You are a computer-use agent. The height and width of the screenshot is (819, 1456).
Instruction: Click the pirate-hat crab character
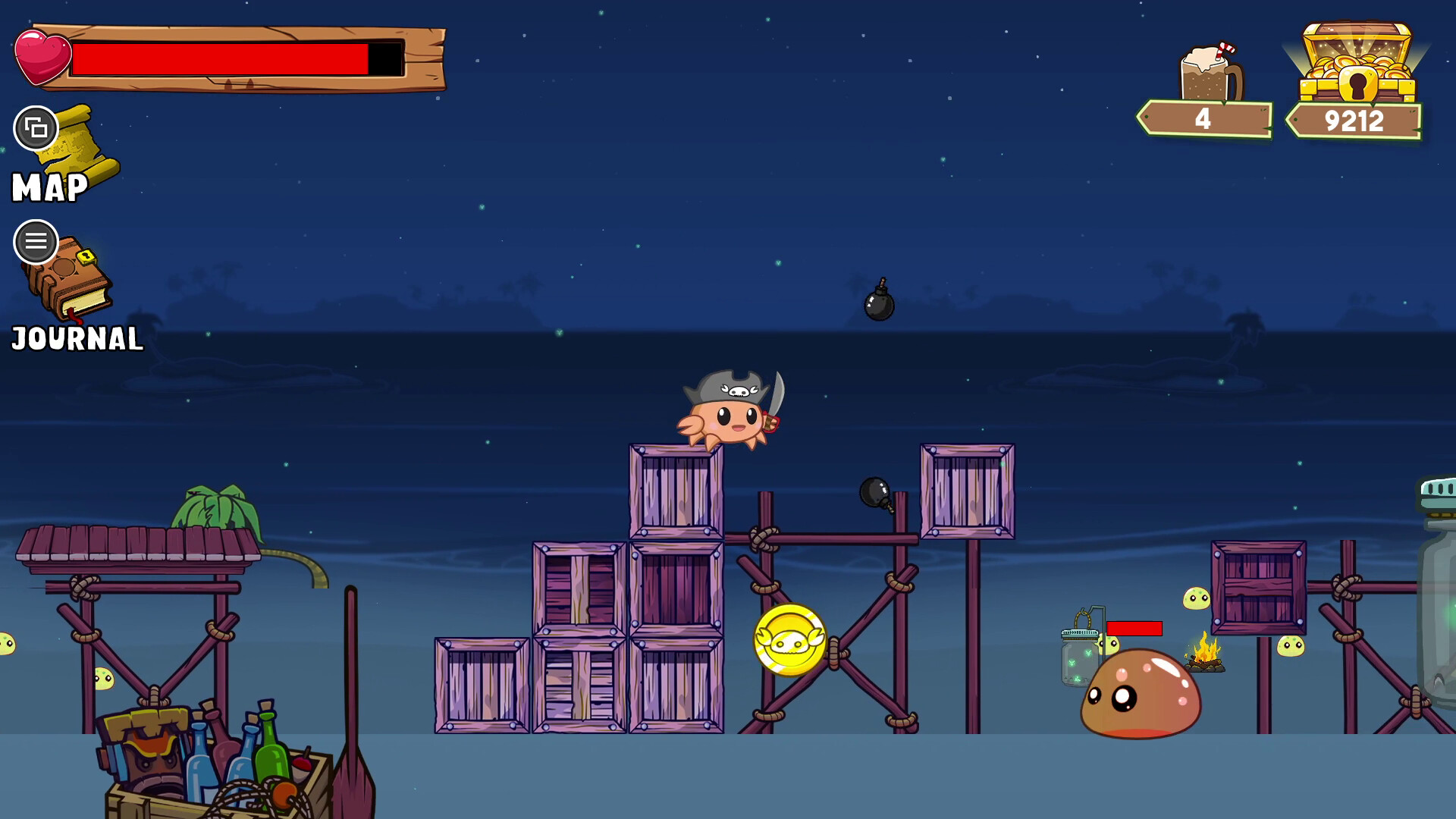coord(732,416)
